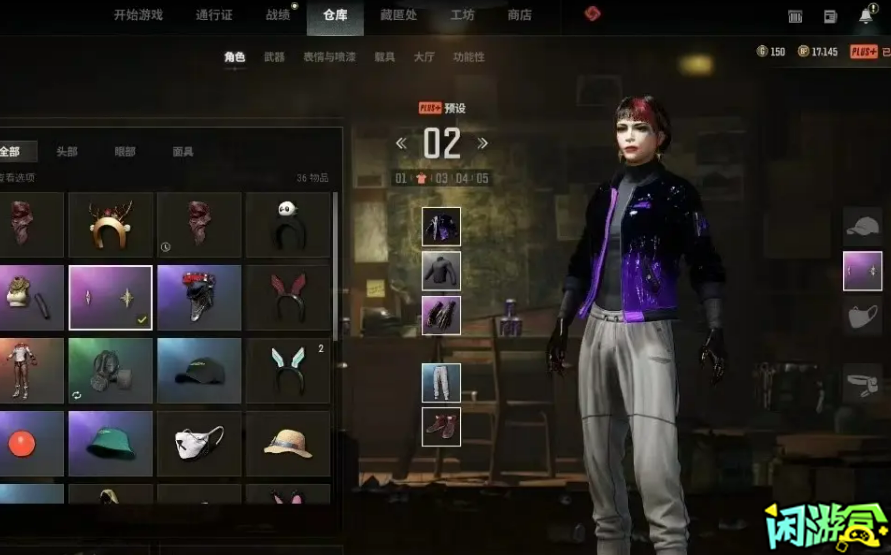Switch to the 工坊 page
Screen dimensions: 891x555
tap(462, 15)
